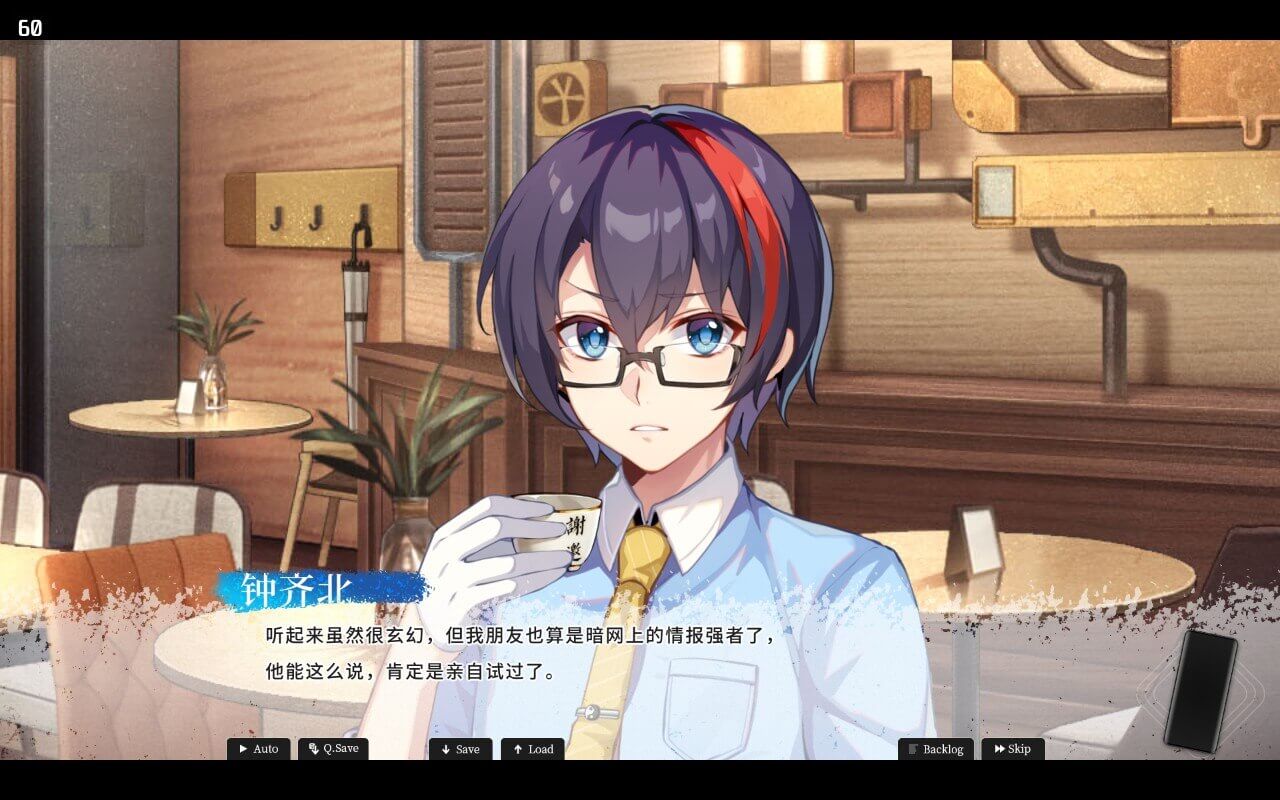The width and height of the screenshot is (1280, 800).
Task: Toggle Skip mode on
Action: click(x=1013, y=748)
